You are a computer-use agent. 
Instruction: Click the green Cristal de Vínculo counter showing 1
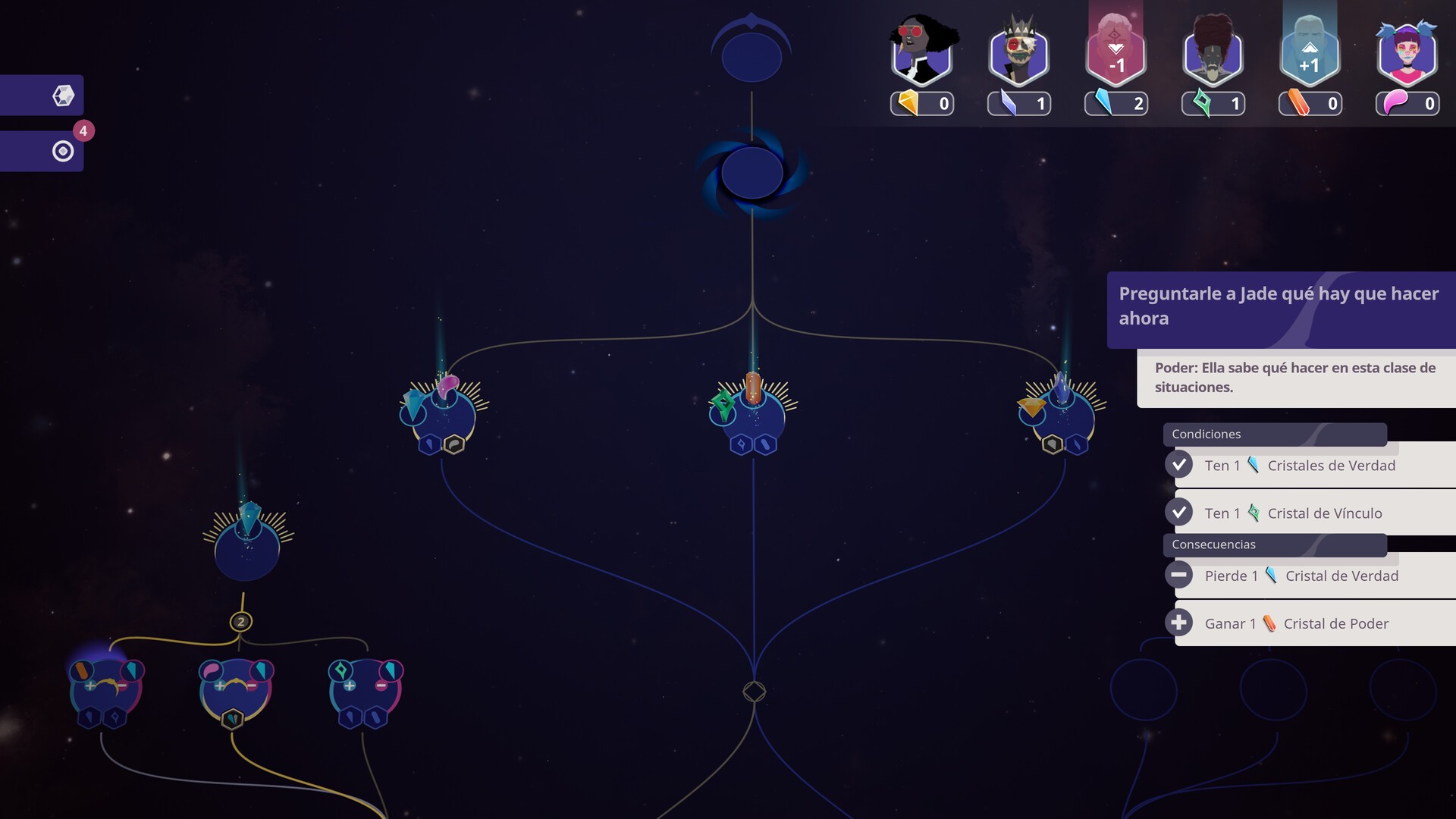tap(1213, 103)
